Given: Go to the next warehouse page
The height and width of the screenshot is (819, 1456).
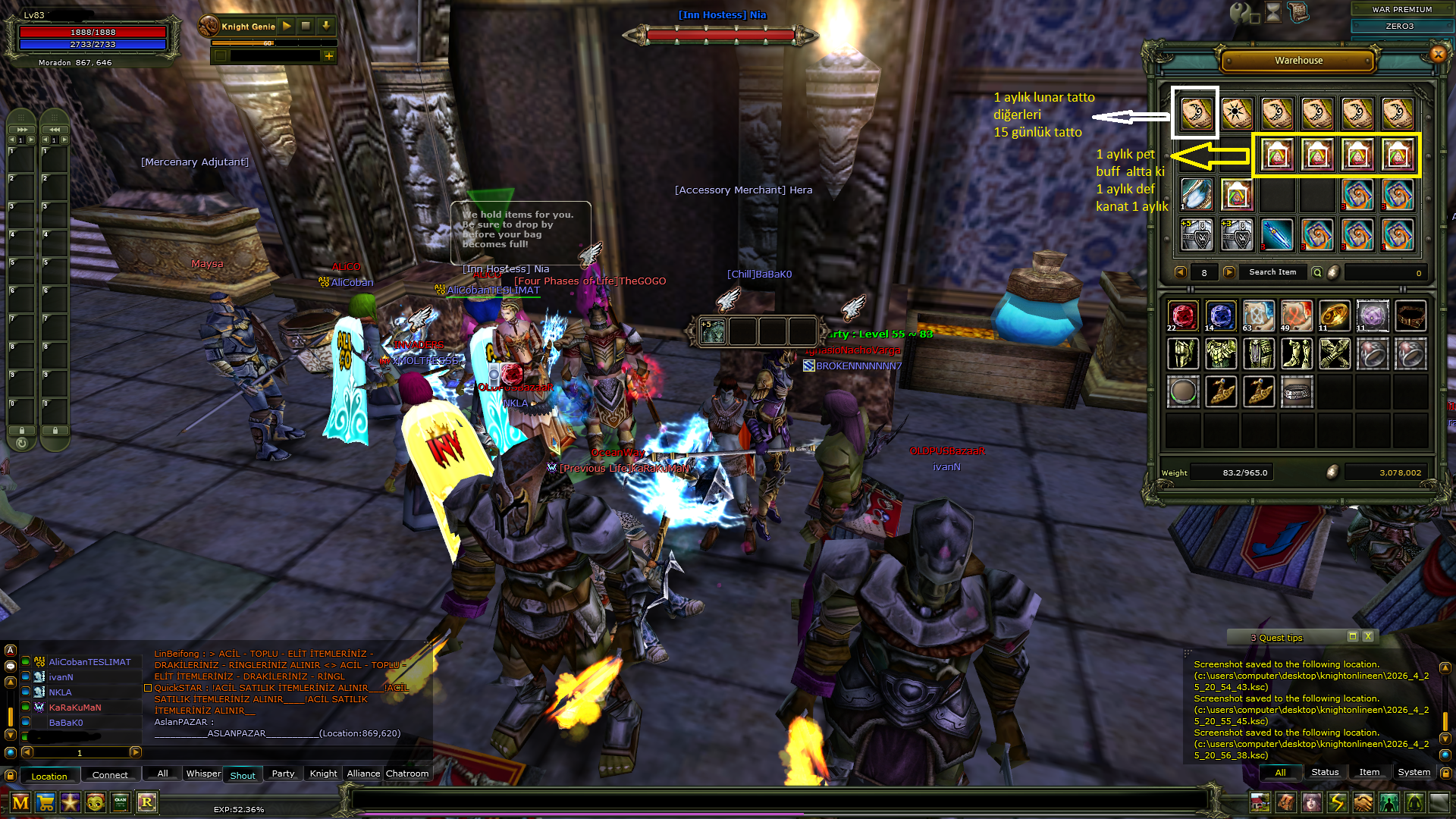Looking at the screenshot, I should pyautogui.click(x=1229, y=272).
